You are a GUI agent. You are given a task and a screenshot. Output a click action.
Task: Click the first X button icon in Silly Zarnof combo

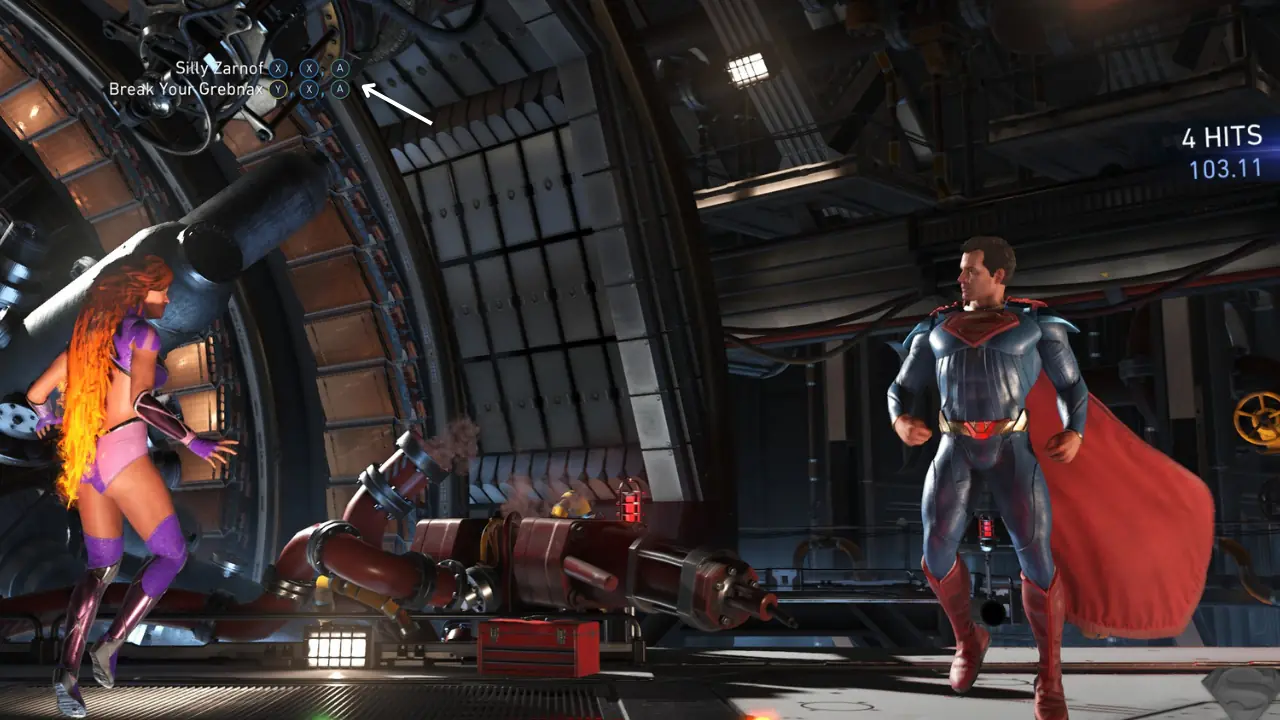pos(279,69)
